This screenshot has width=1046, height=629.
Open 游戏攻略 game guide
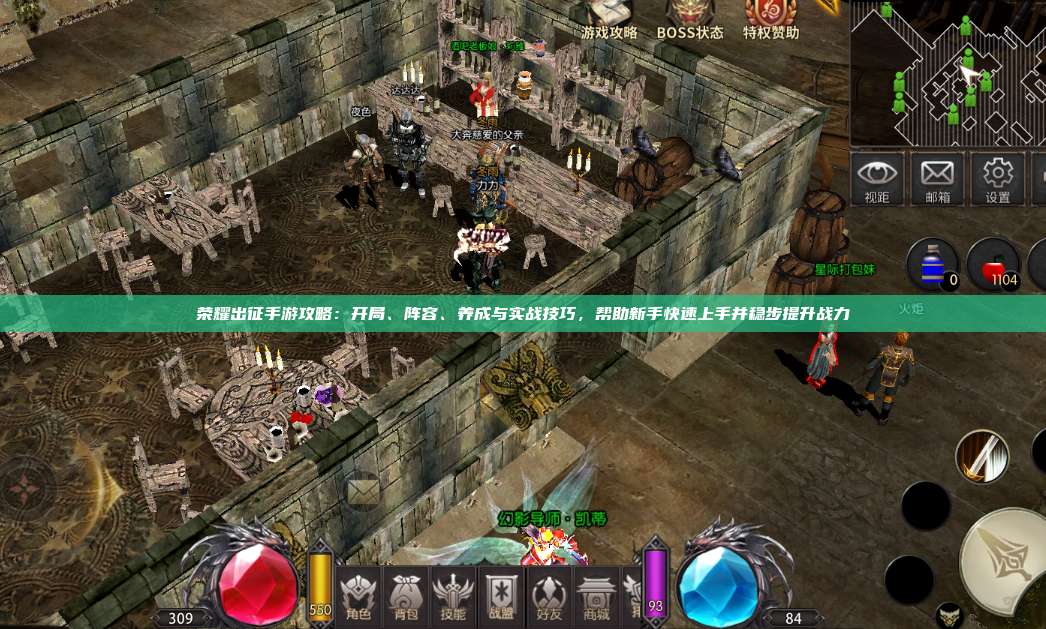[610, 20]
